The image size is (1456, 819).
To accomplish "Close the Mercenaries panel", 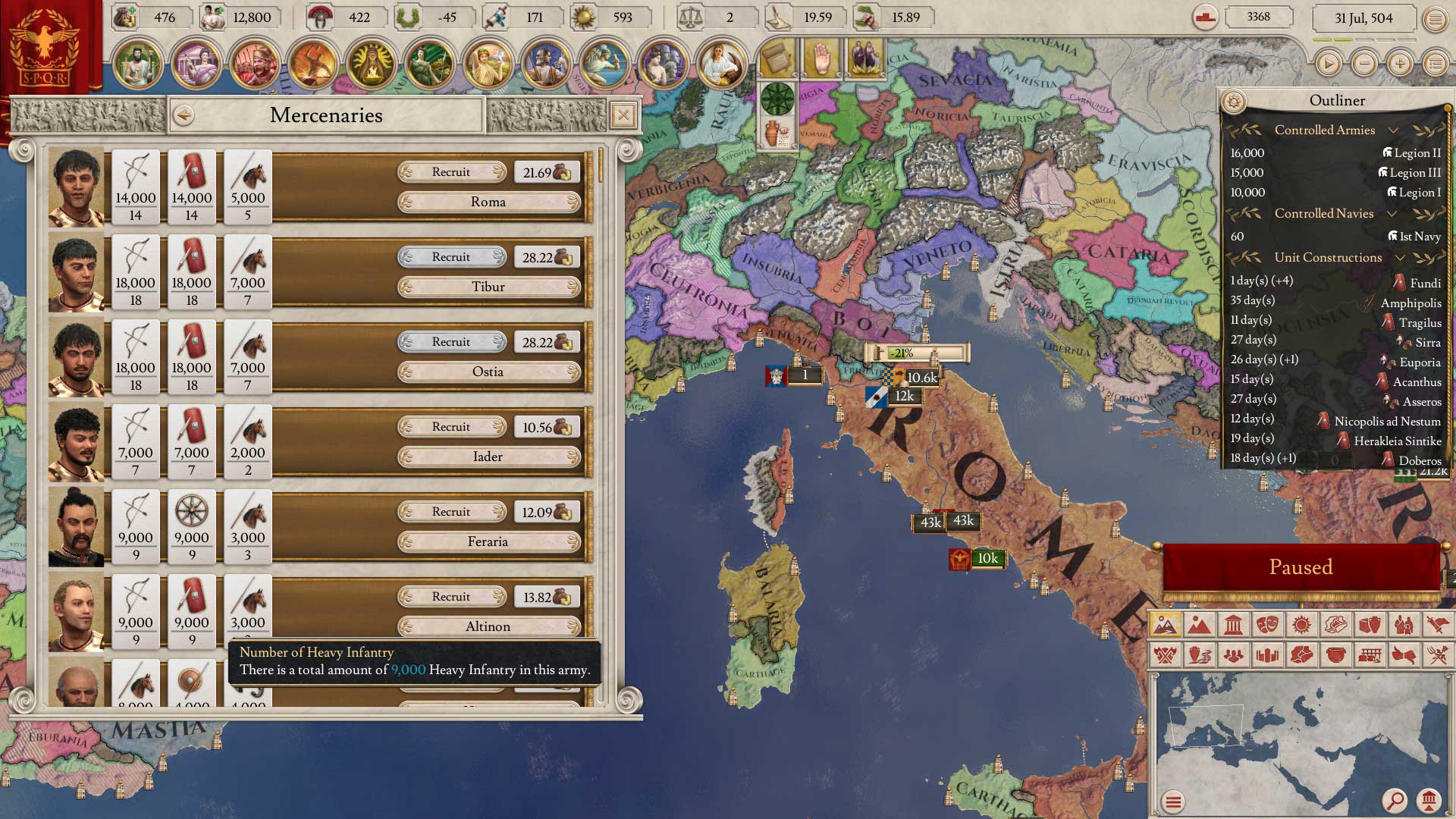I will click(623, 115).
